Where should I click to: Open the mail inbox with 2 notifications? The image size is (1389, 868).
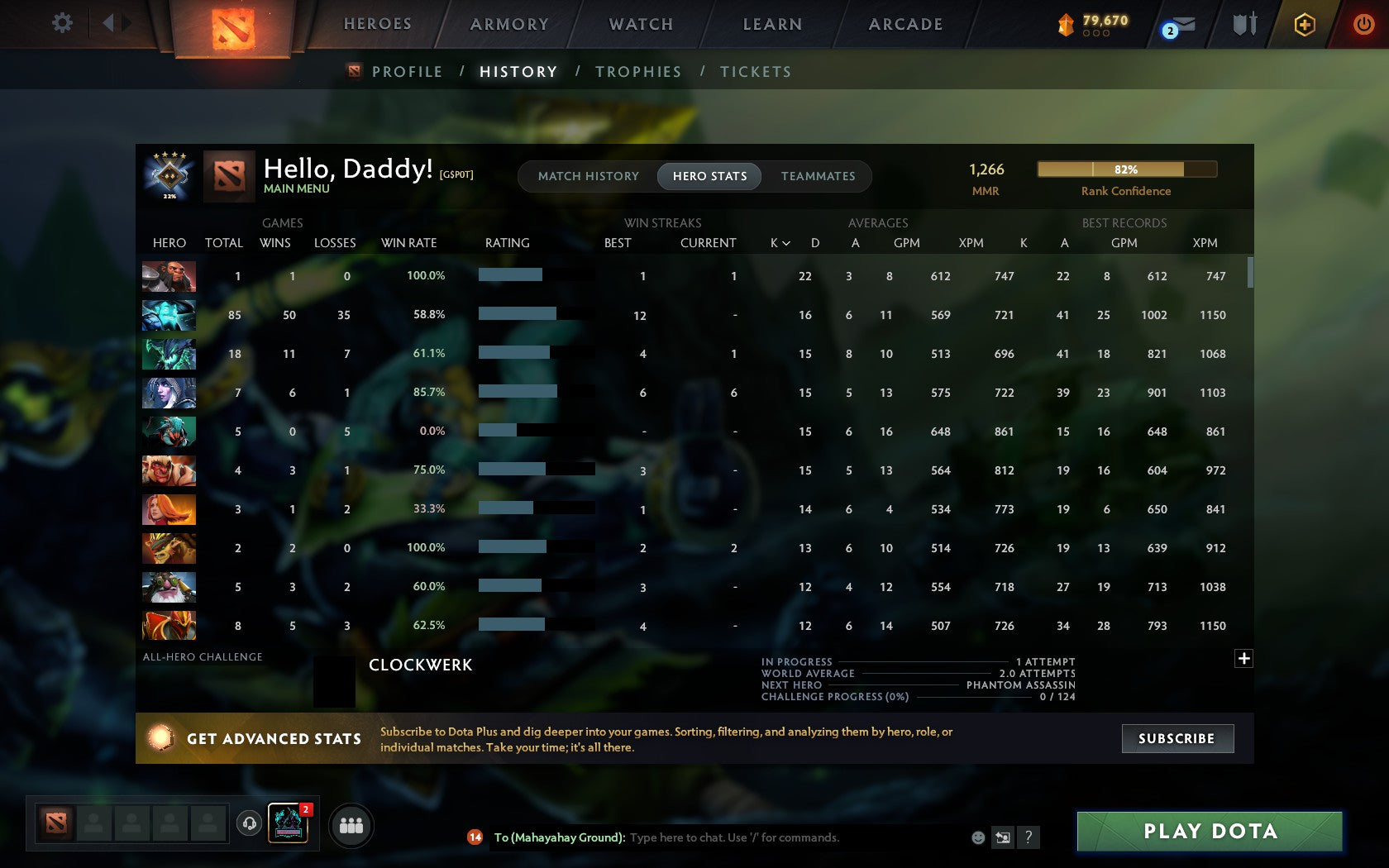(x=1176, y=26)
